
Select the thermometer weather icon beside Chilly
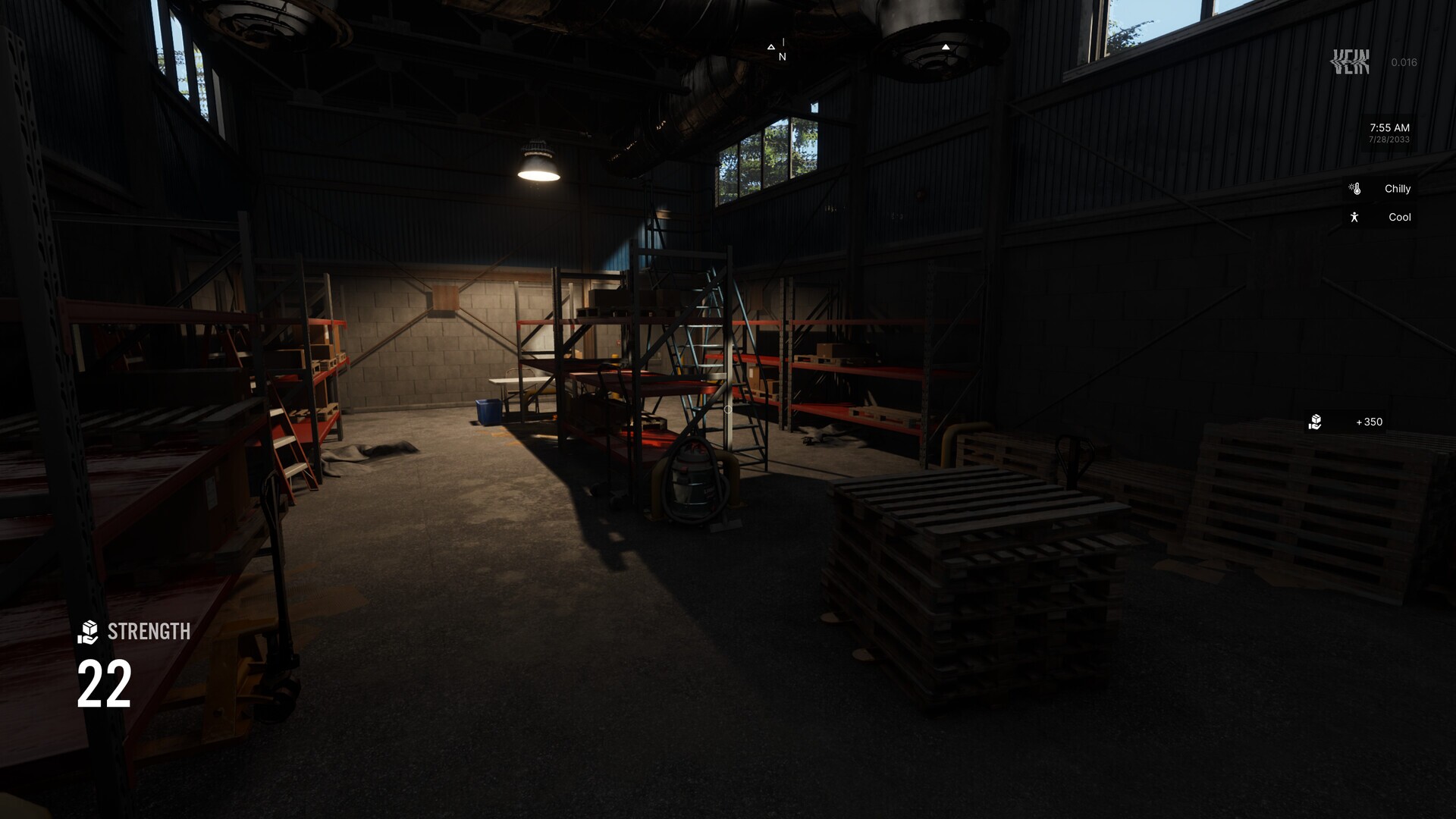point(1354,188)
